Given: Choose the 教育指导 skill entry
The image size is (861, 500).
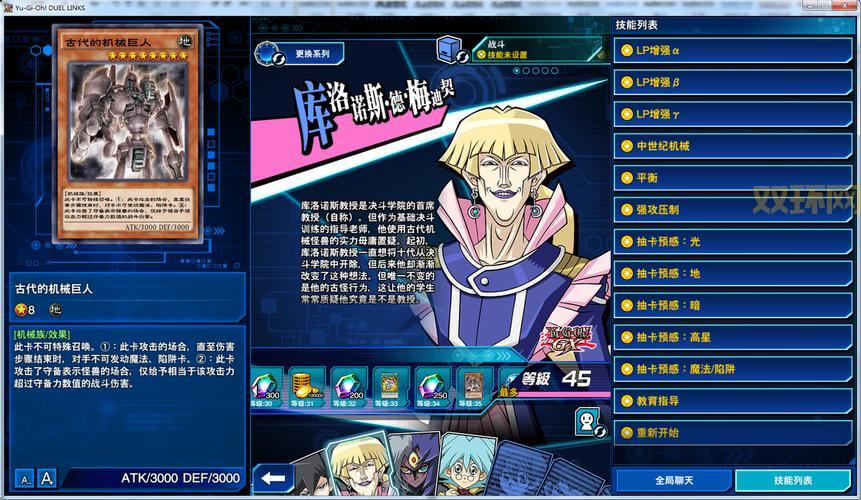Looking at the screenshot, I should coord(733,401).
